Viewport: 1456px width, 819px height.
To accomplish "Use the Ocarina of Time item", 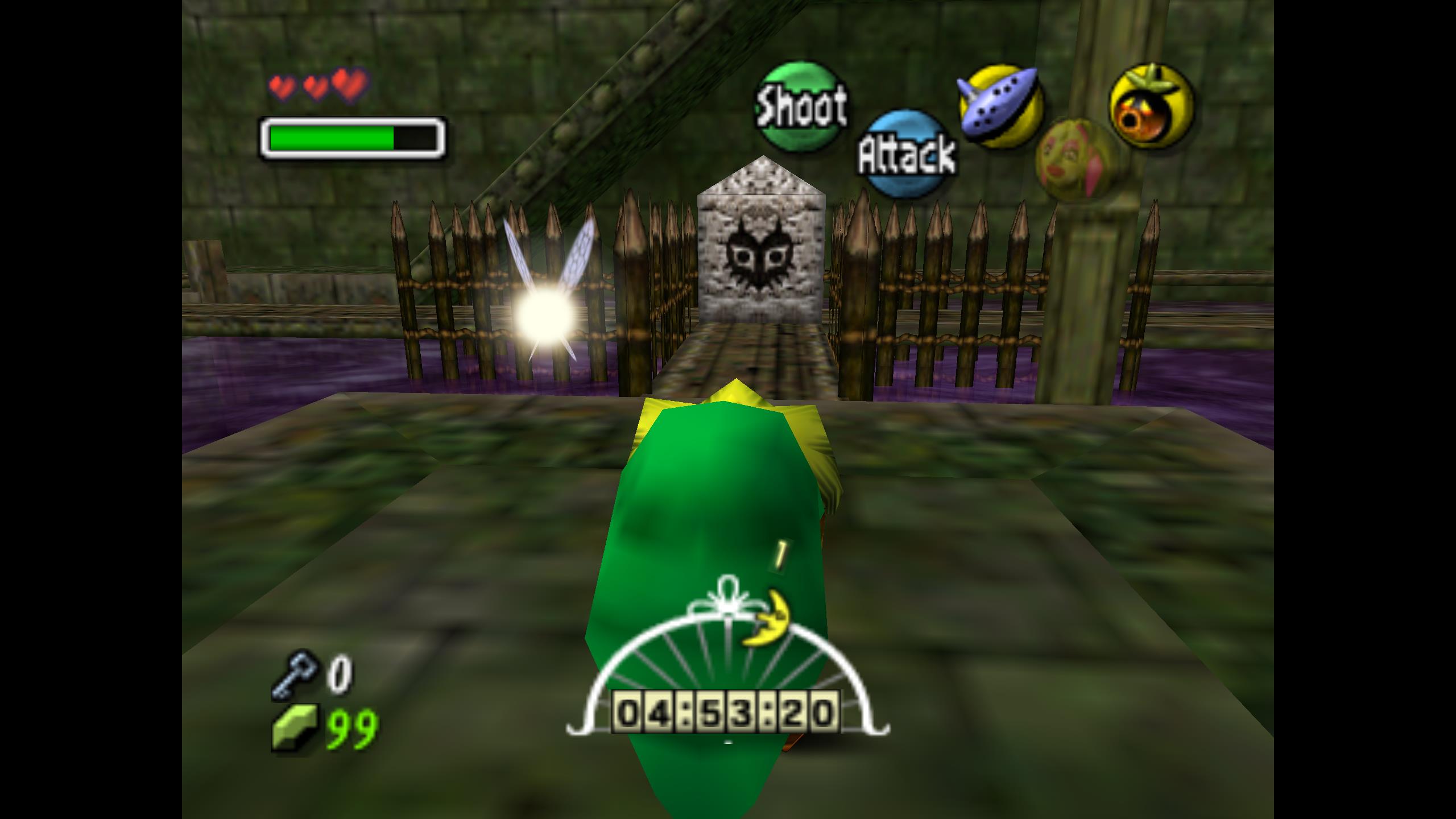I will pyautogui.click(x=1000, y=107).
